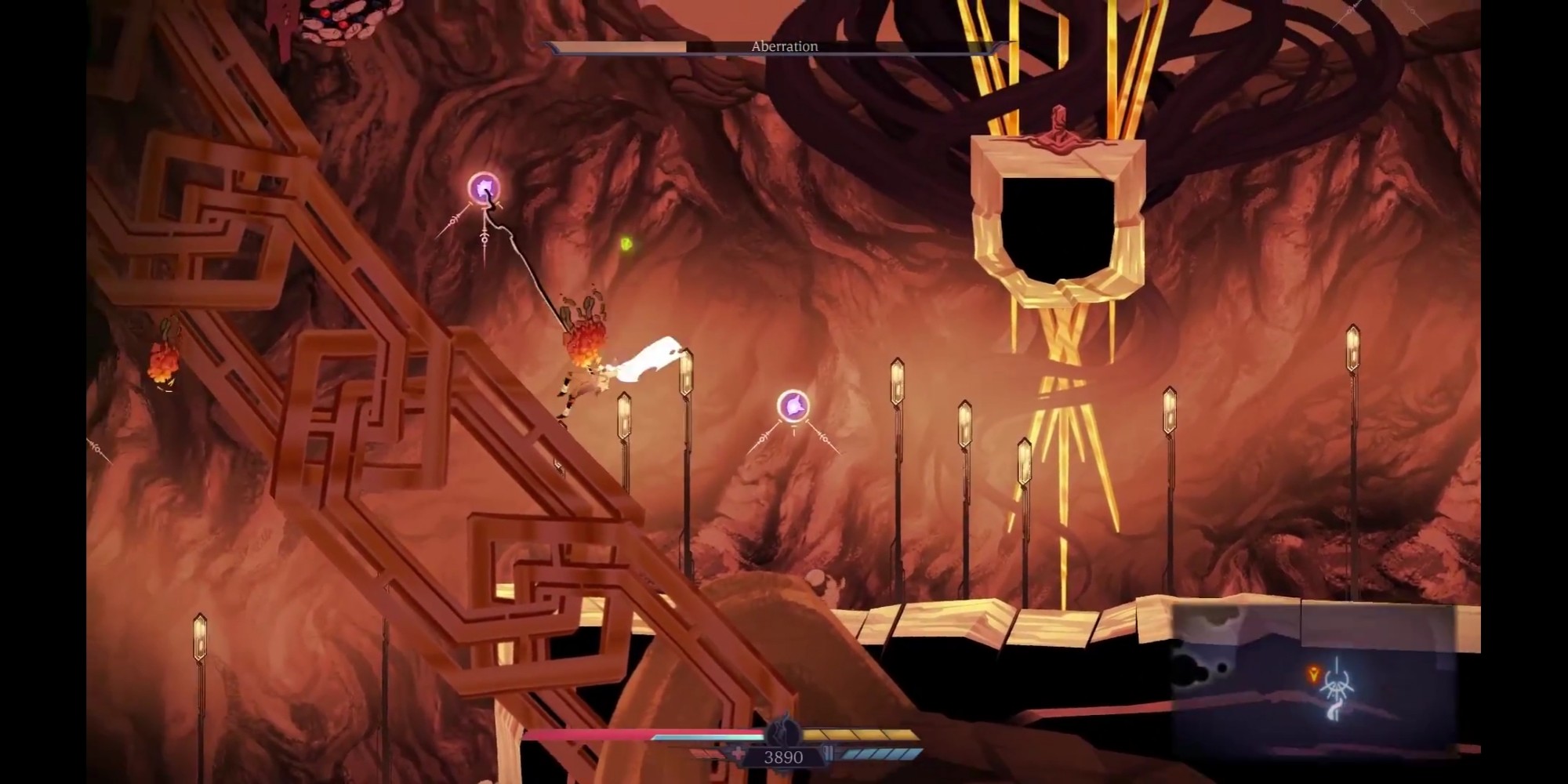Viewport: 1568px width, 784px height.
Task: Select the pink health elixir cross icon
Action: coord(737,755)
